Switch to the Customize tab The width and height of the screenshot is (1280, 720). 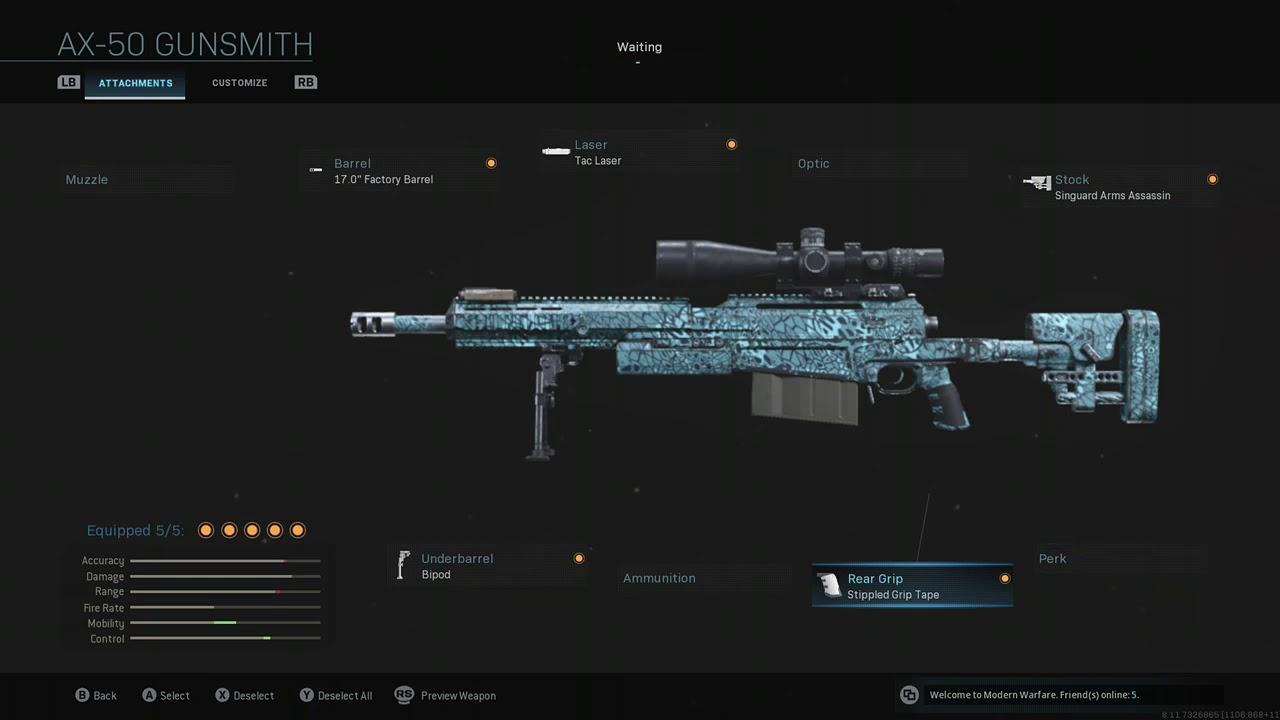(x=239, y=82)
